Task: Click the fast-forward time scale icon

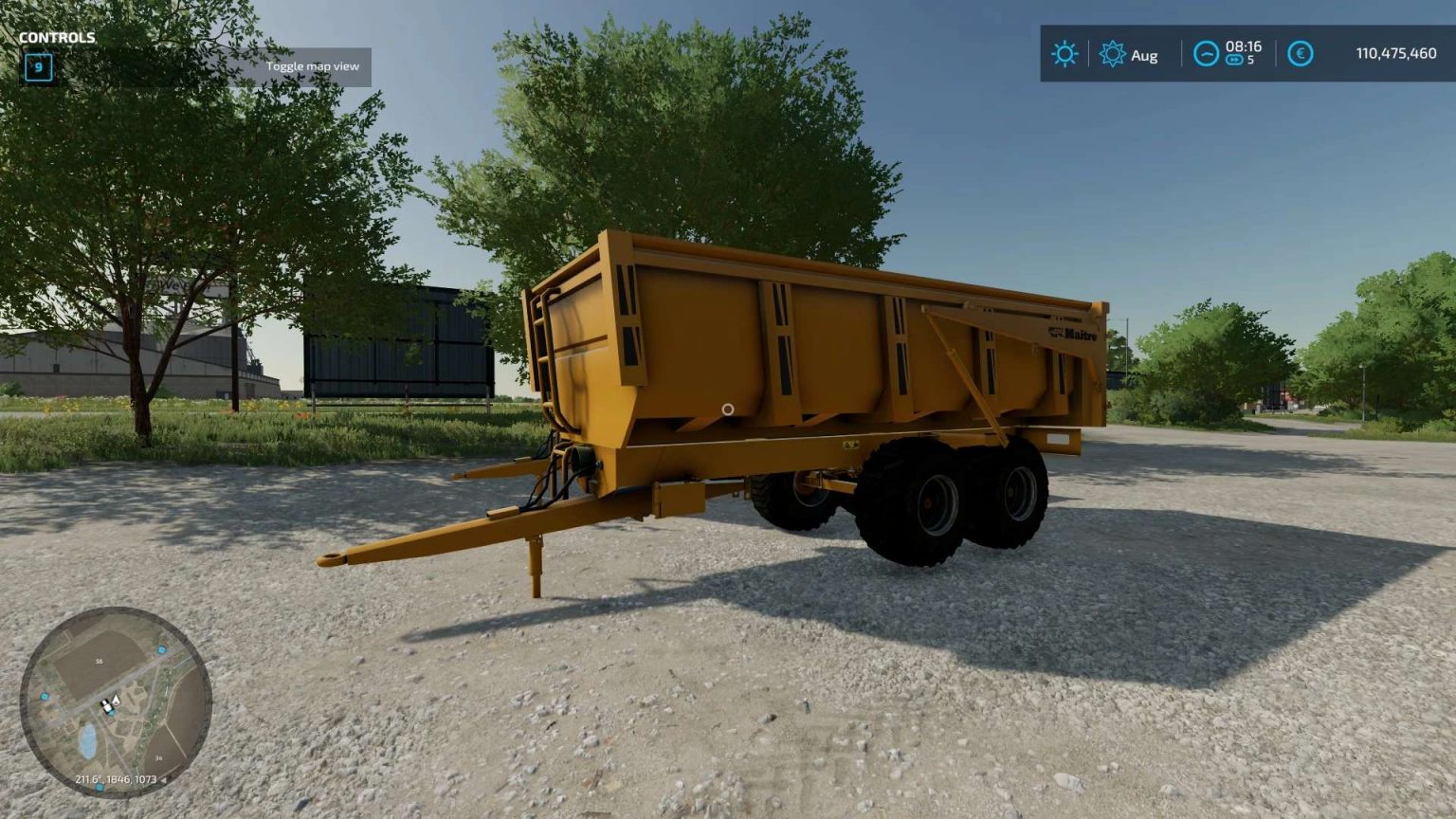Action: pyautogui.click(x=1235, y=61)
